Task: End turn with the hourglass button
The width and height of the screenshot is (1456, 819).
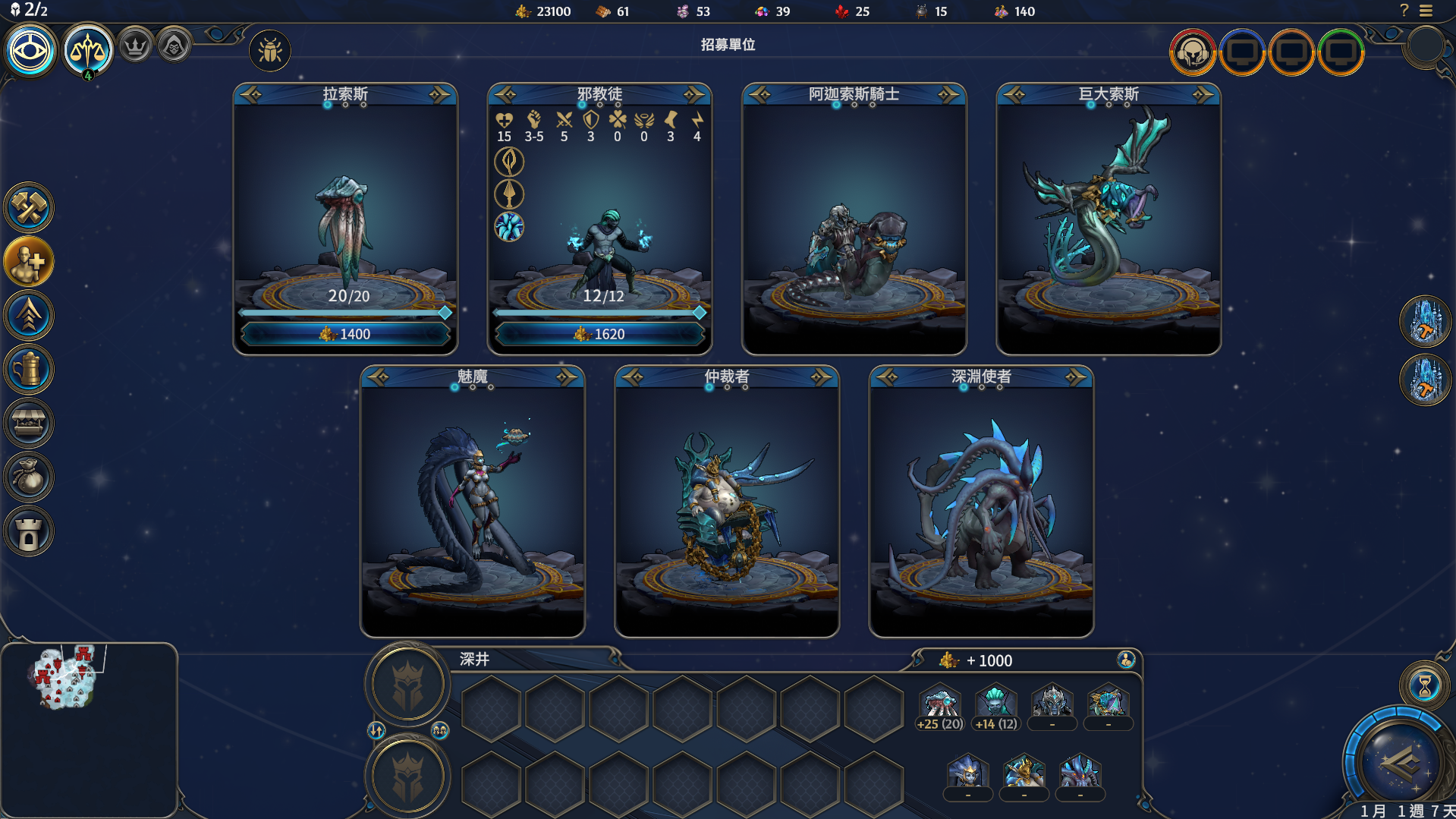Action: tap(1424, 685)
